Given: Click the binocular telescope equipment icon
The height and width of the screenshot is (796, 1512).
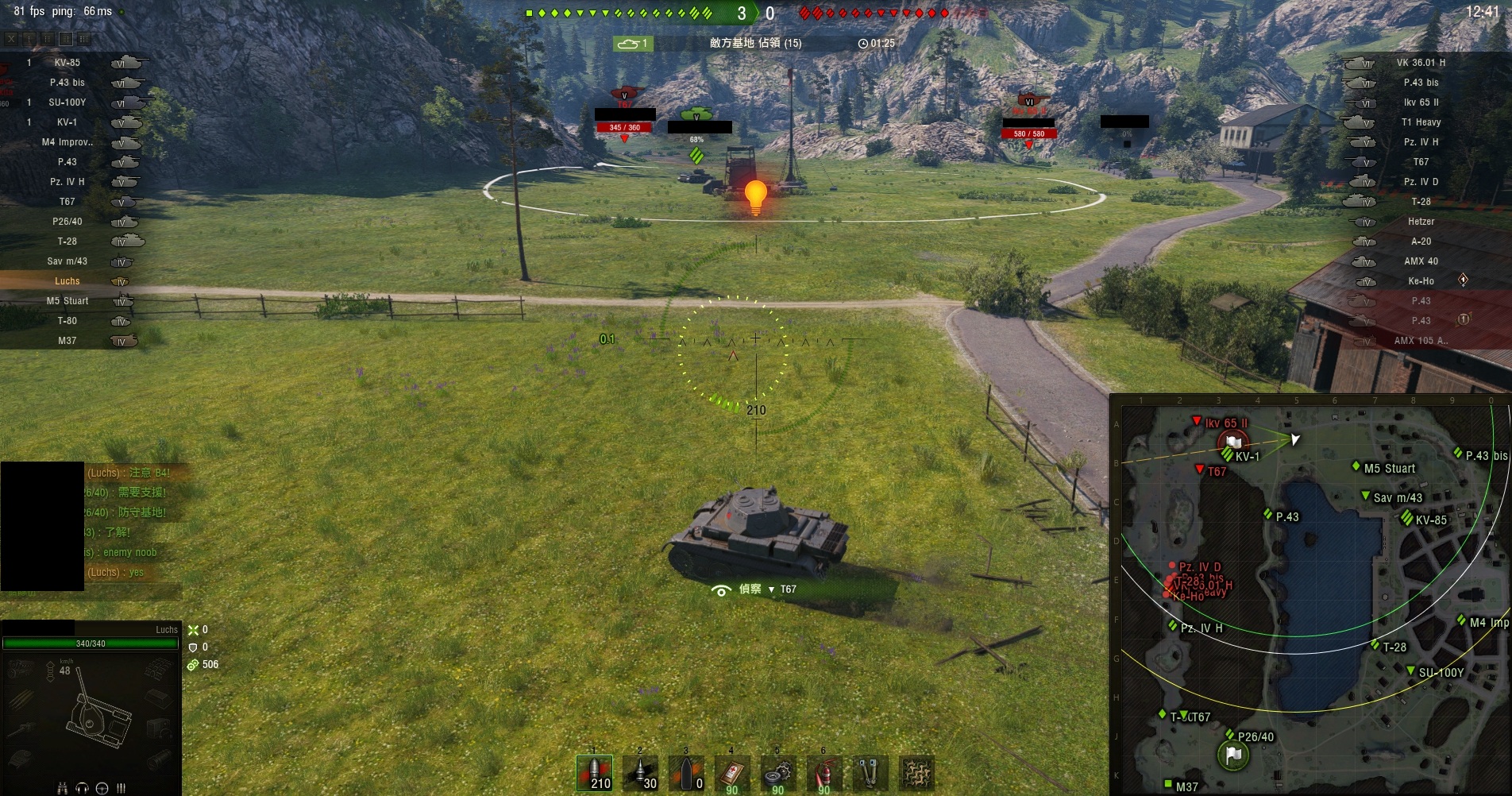Looking at the screenshot, I should pos(870,773).
